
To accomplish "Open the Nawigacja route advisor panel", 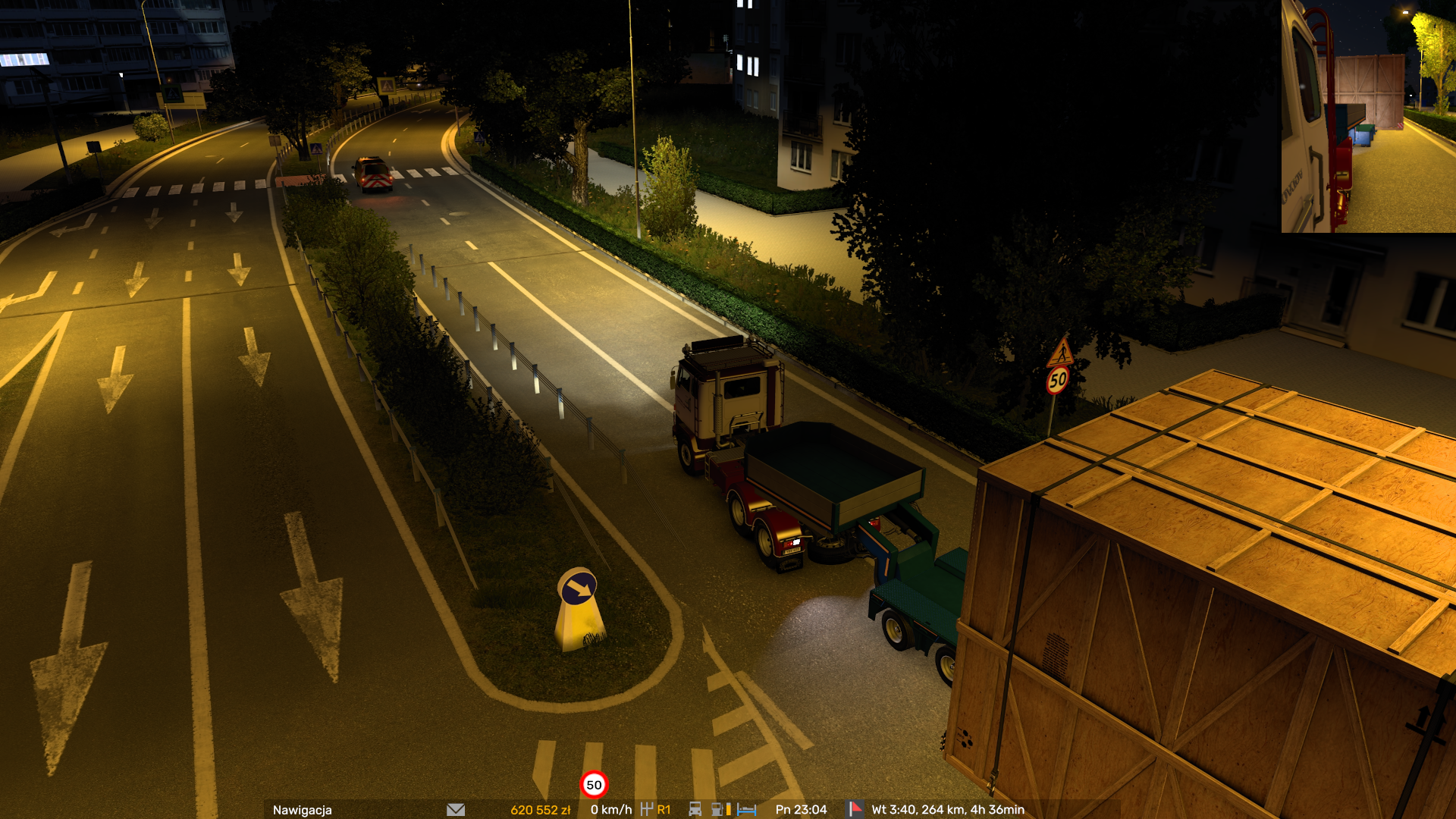I will pos(303,810).
